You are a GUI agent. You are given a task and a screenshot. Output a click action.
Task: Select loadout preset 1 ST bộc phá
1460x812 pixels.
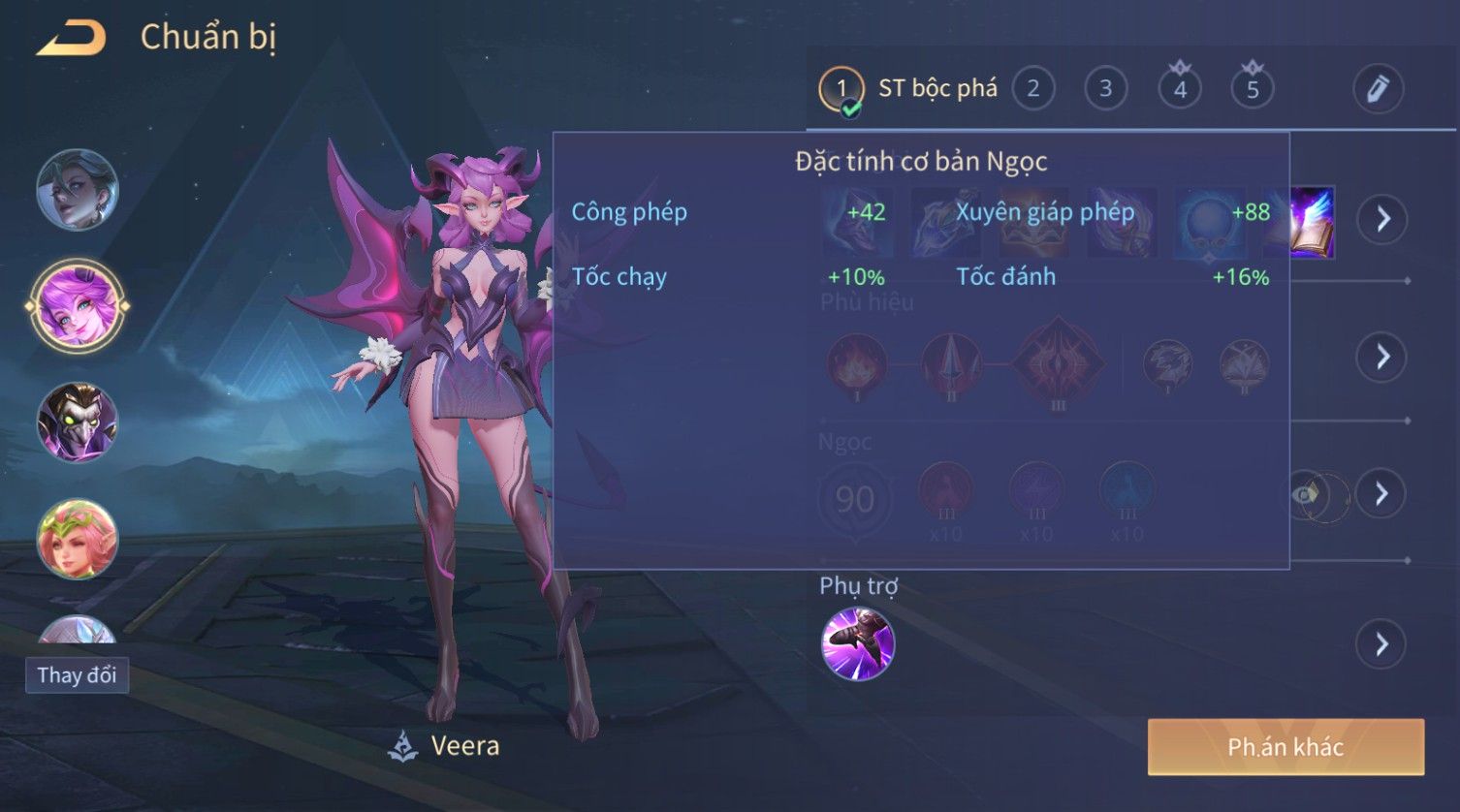[x=841, y=89]
